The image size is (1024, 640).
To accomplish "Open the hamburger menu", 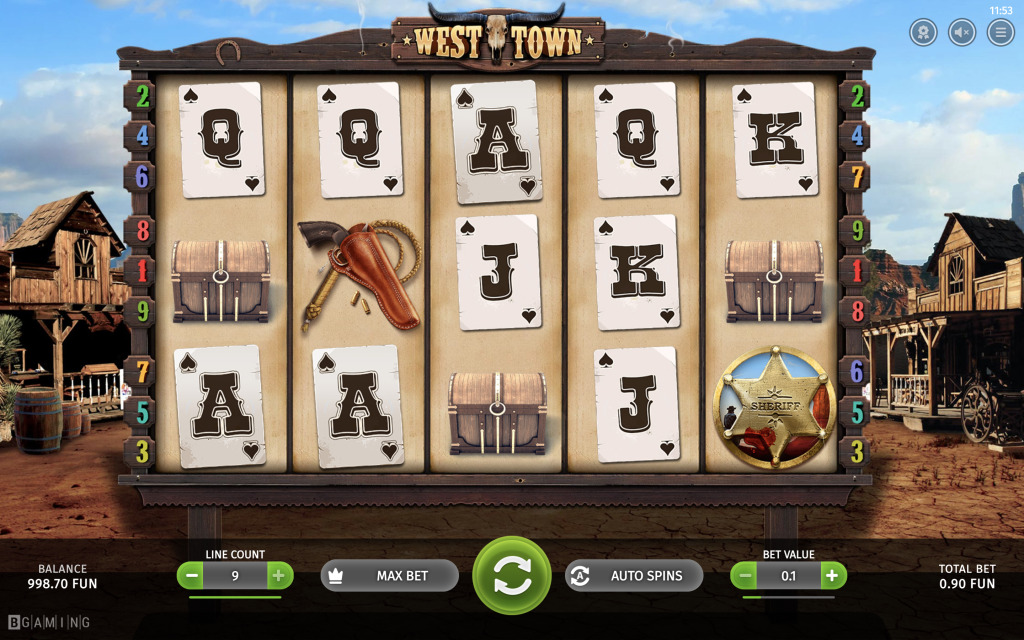I will tap(1000, 32).
